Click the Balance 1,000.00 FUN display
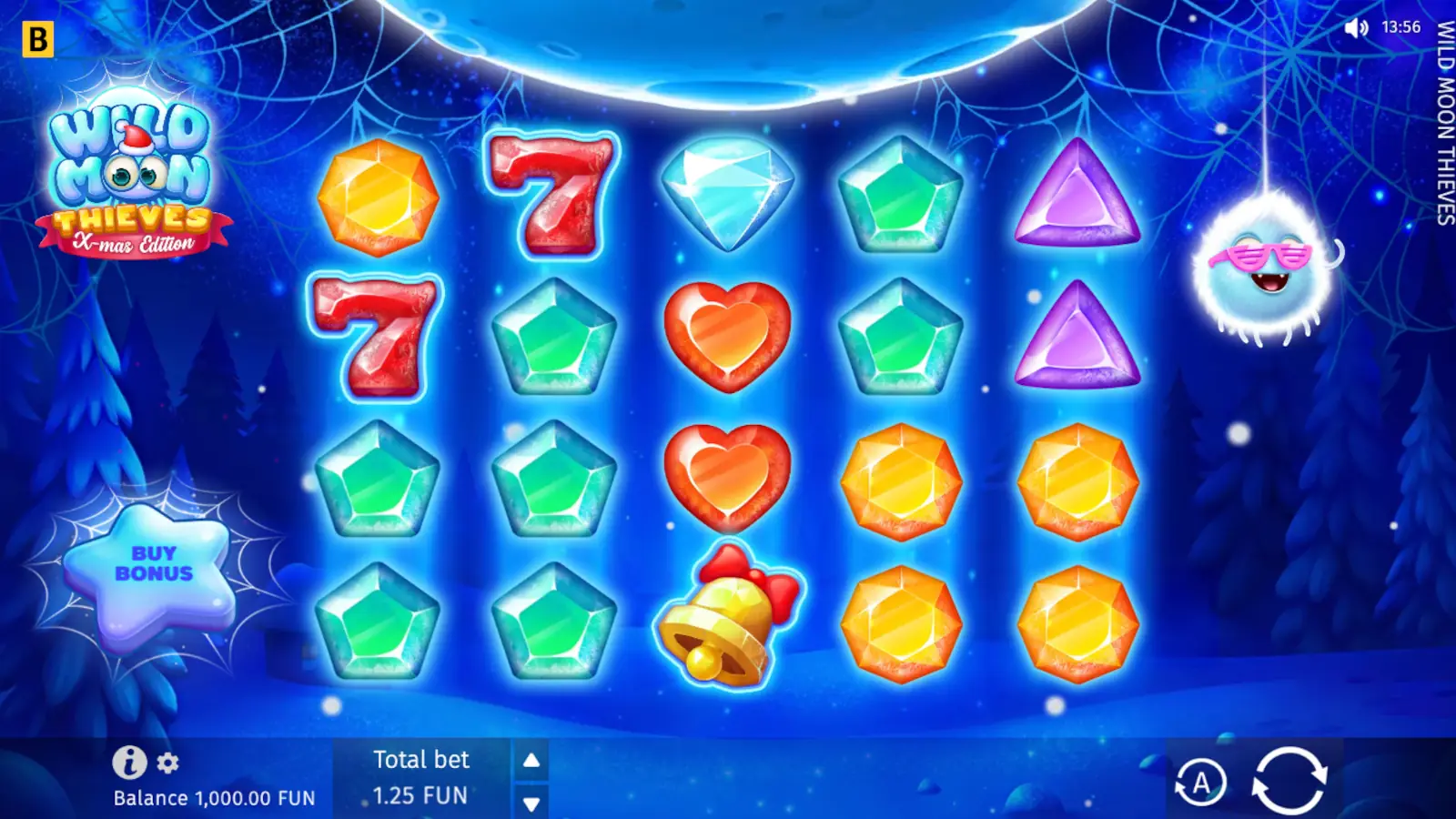 click(x=213, y=798)
